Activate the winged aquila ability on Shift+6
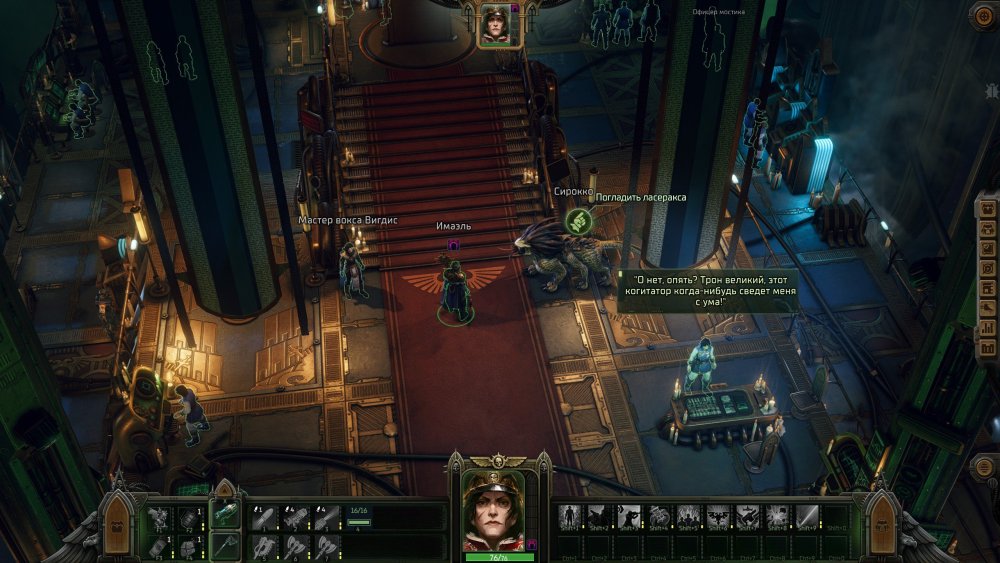 (x=719, y=517)
